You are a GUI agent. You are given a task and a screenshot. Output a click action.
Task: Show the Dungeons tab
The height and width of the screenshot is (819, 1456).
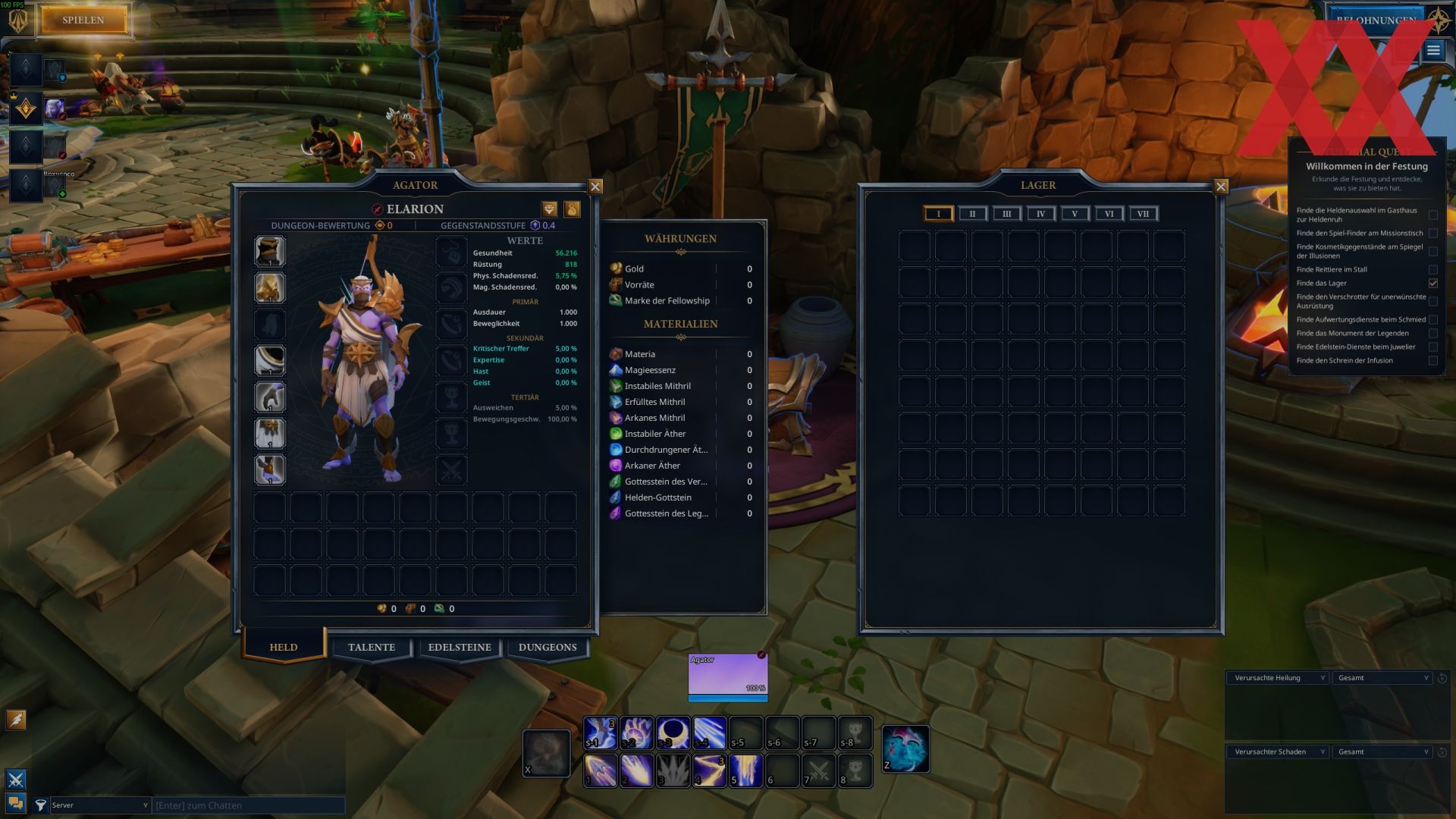point(548,648)
